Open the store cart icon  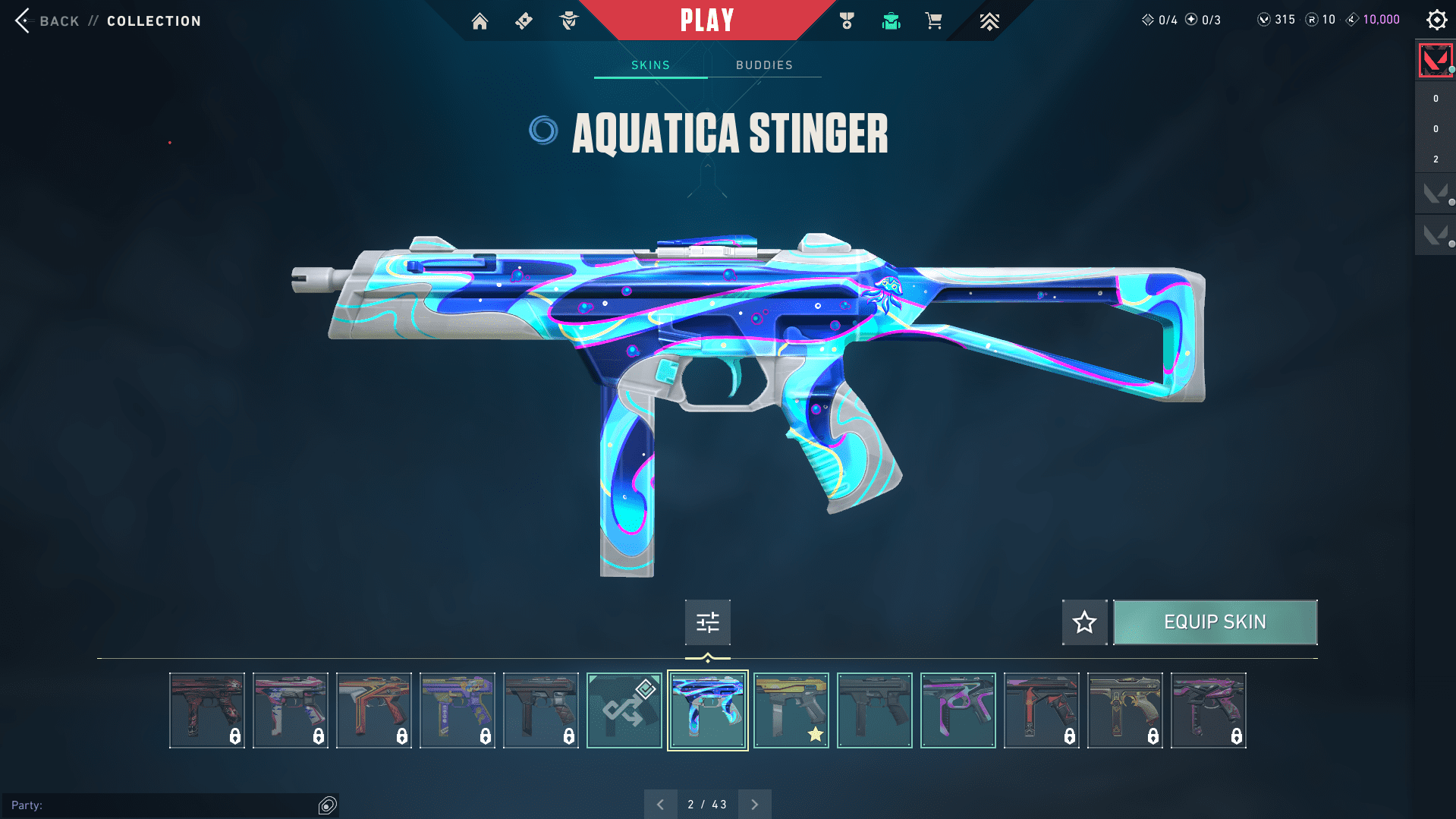[934, 21]
